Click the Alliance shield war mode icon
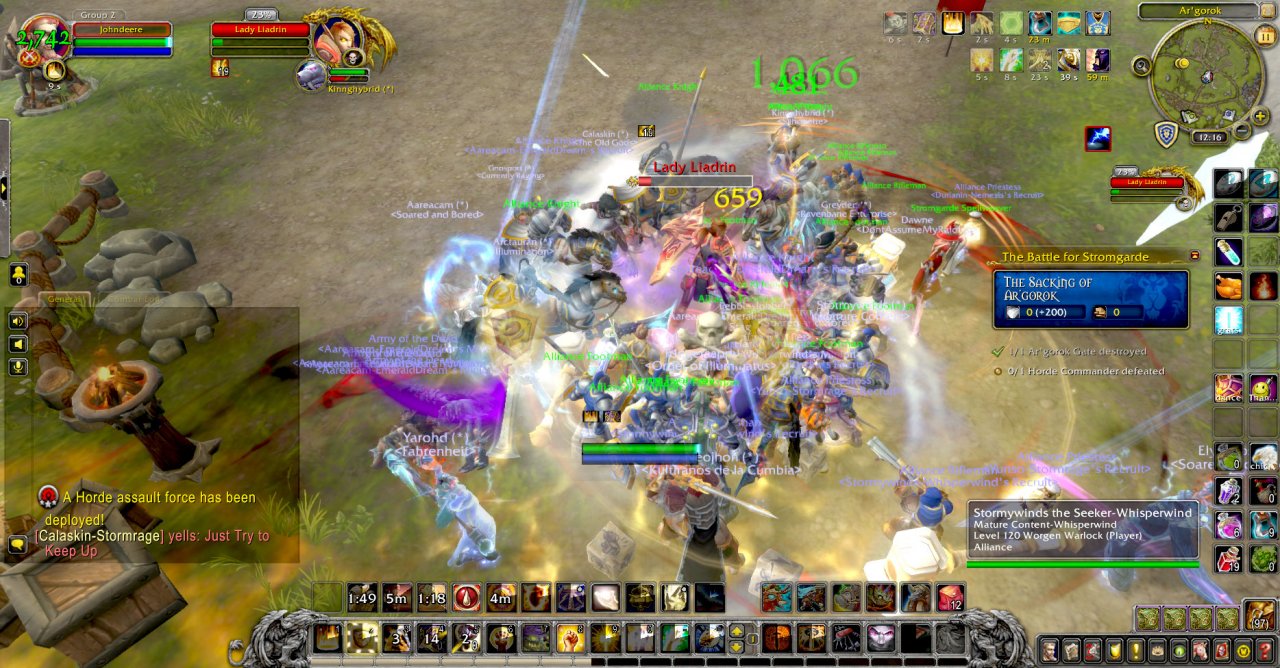The height and width of the screenshot is (668, 1280). pos(1166,134)
